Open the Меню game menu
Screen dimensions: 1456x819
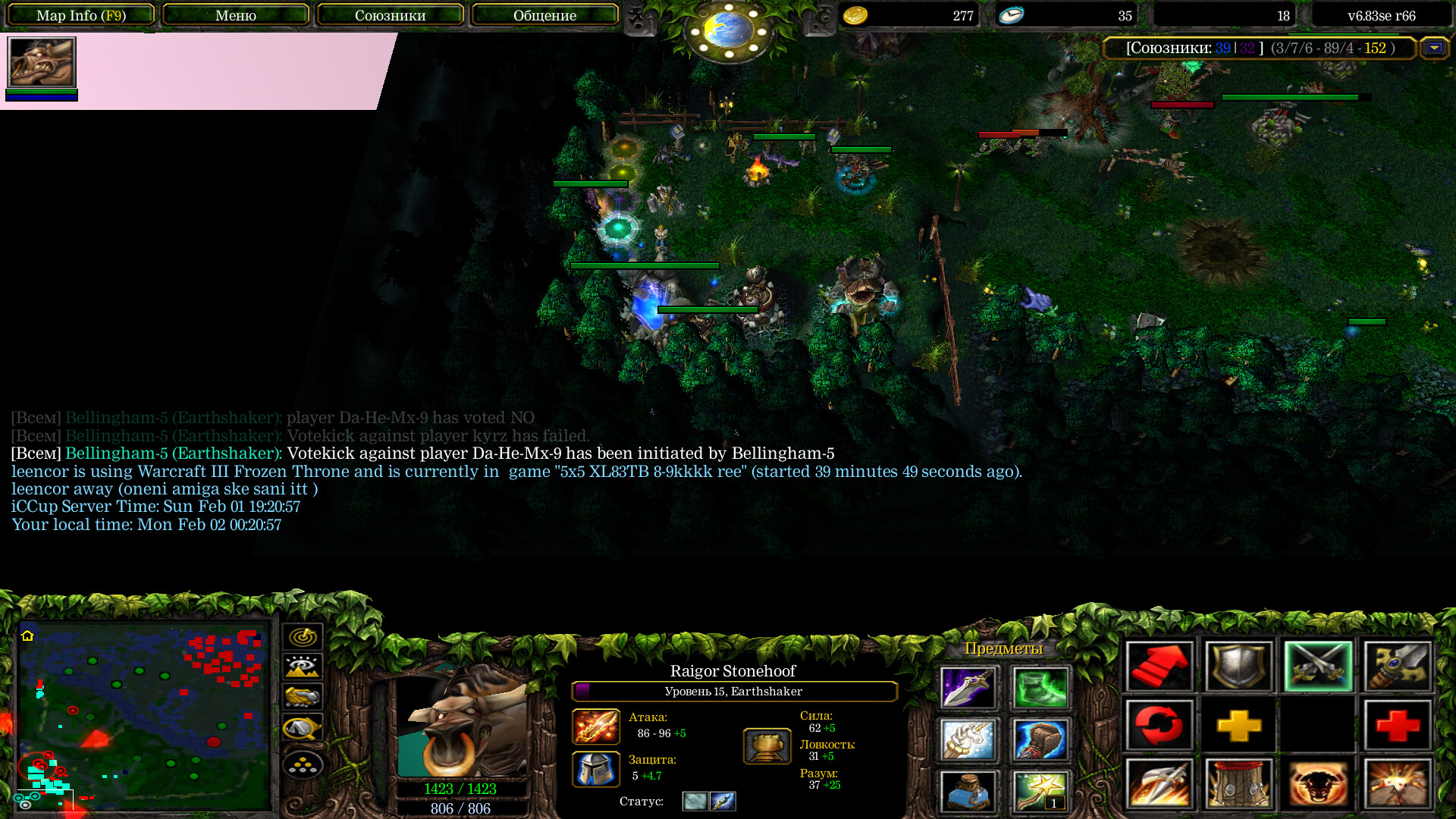(235, 15)
